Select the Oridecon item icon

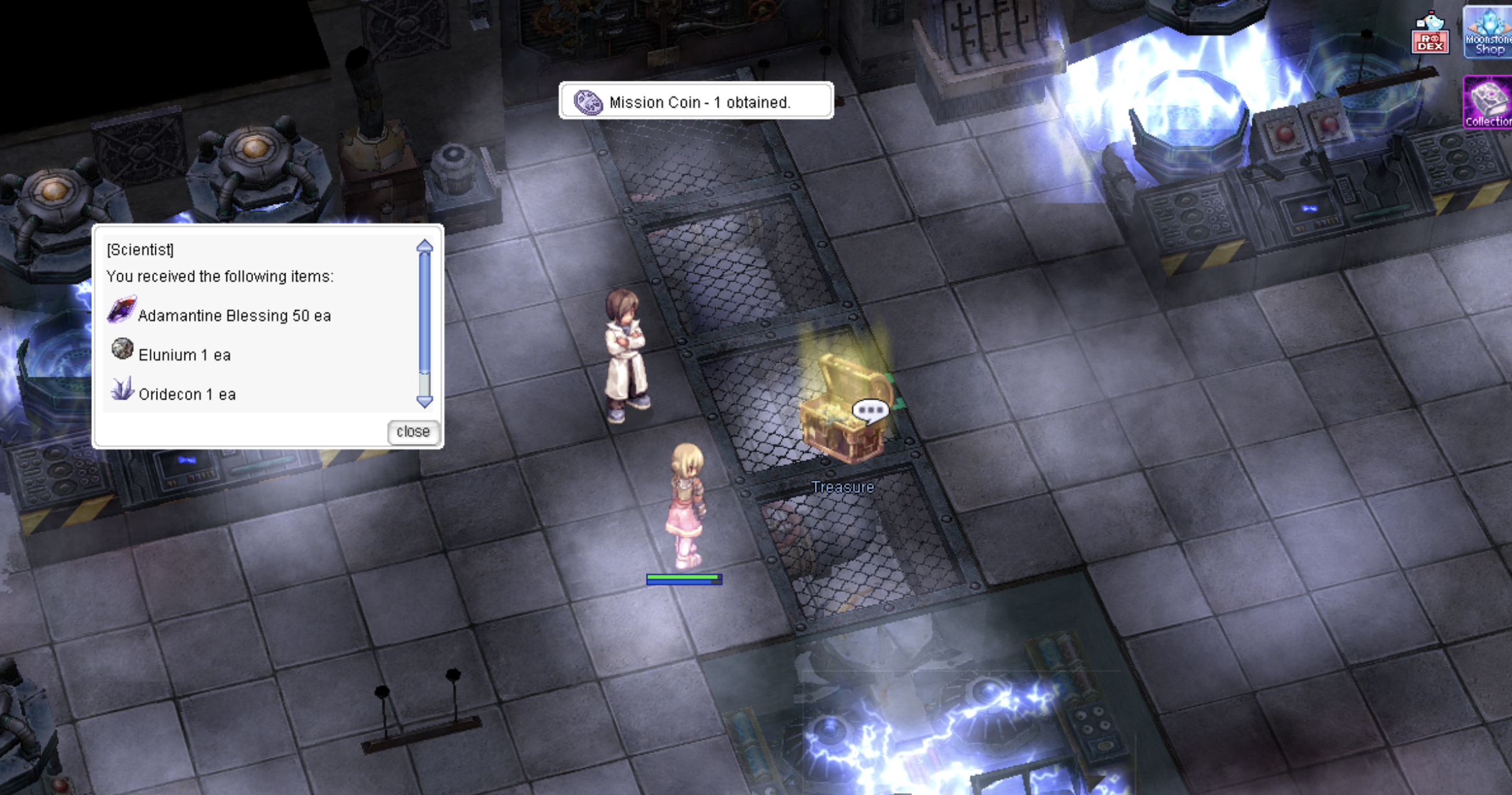coord(122,390)
